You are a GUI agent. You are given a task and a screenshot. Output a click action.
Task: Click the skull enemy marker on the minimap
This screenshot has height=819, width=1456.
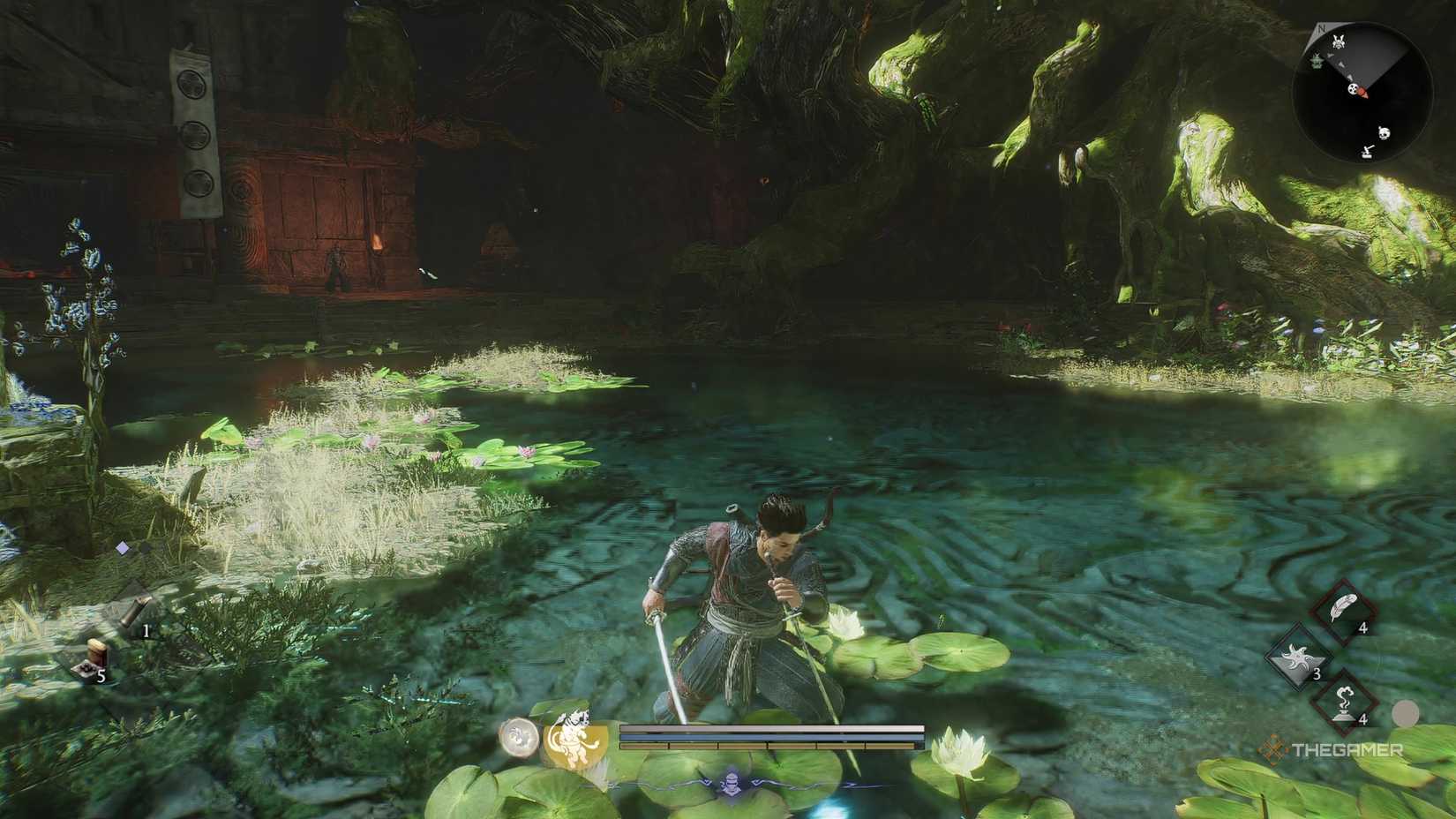pyautogui.click(x=1383, y=133)
